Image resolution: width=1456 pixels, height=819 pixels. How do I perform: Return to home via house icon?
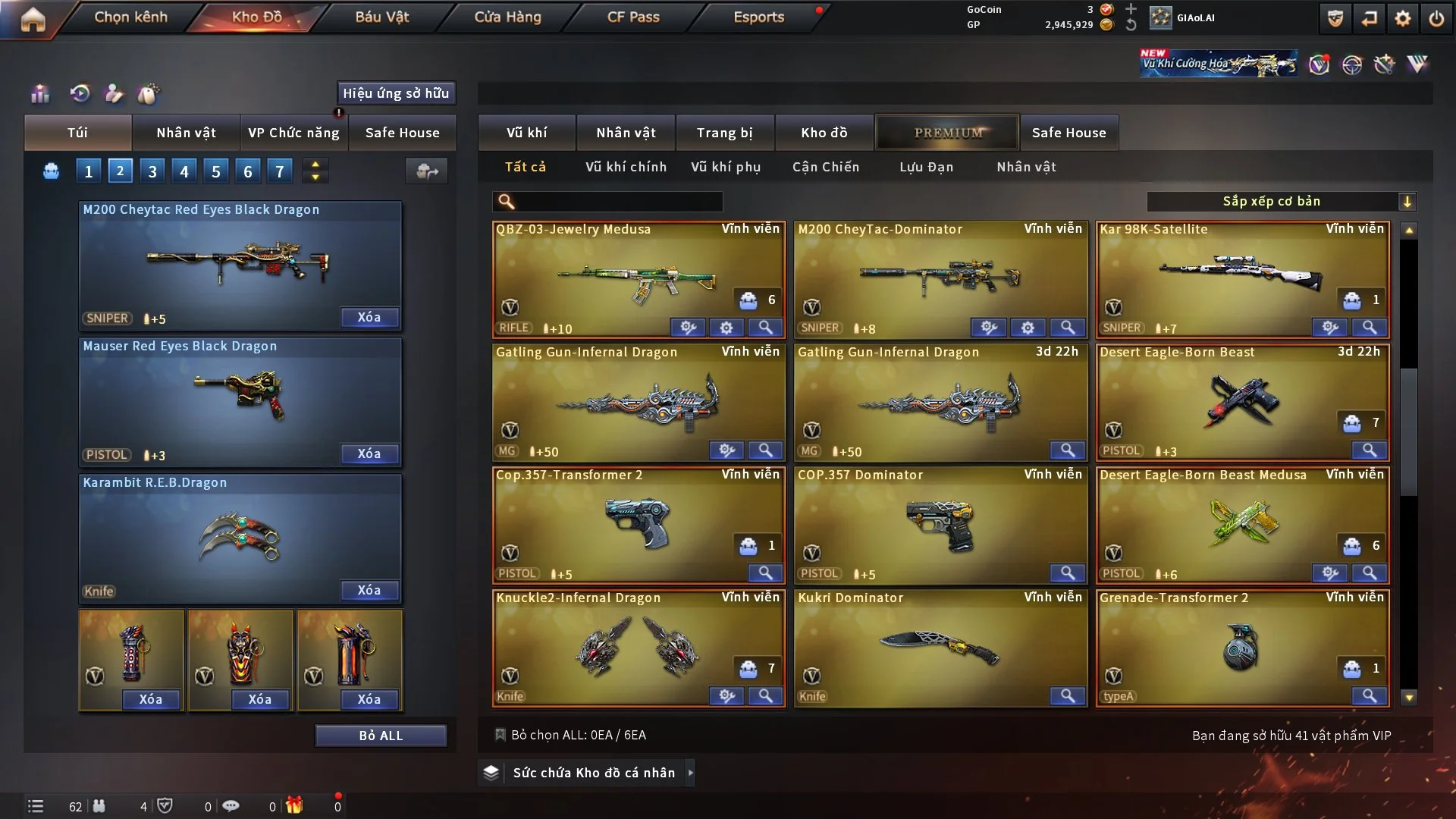33,18
